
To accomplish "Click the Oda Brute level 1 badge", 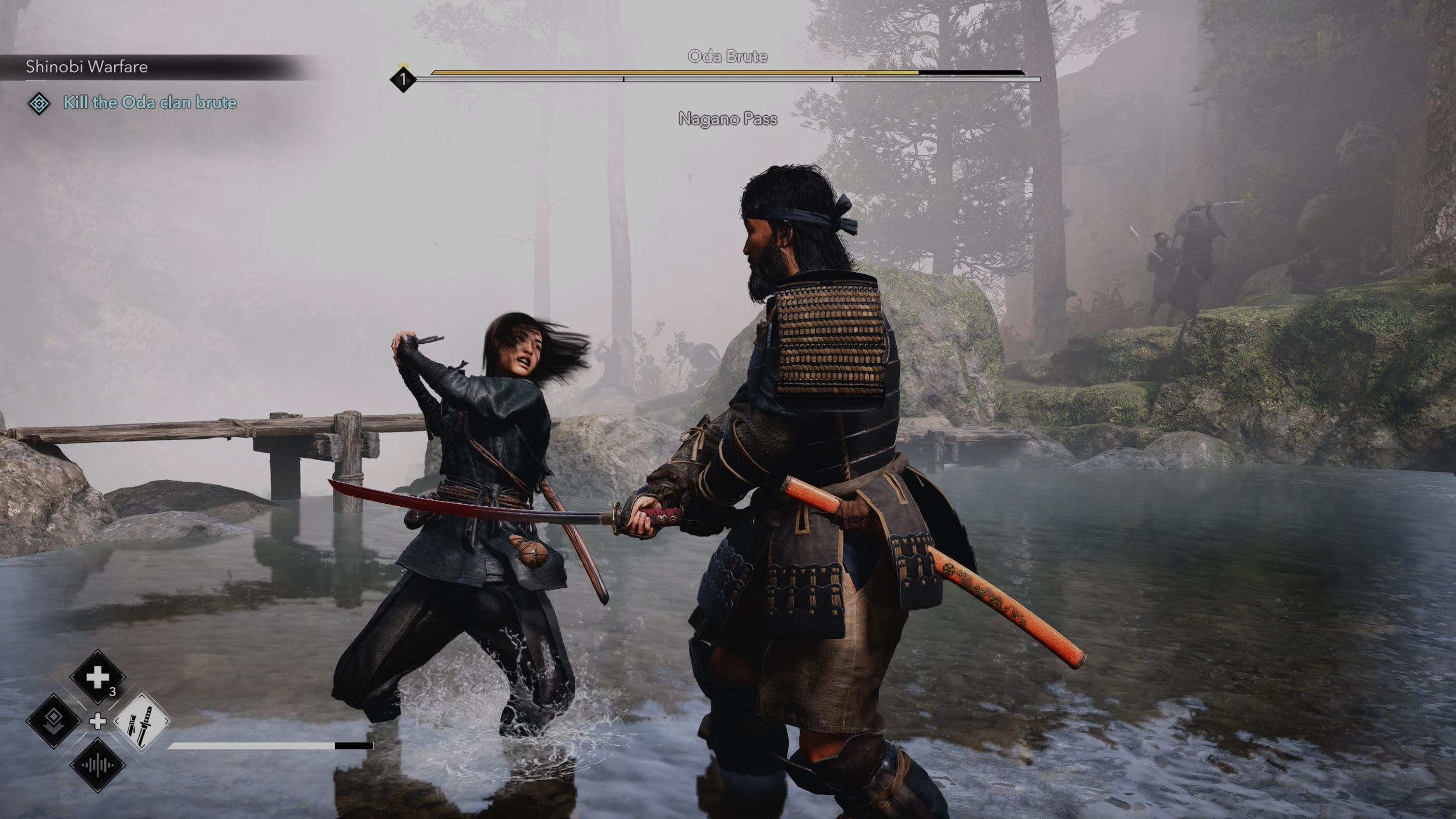I will [403, 79].
